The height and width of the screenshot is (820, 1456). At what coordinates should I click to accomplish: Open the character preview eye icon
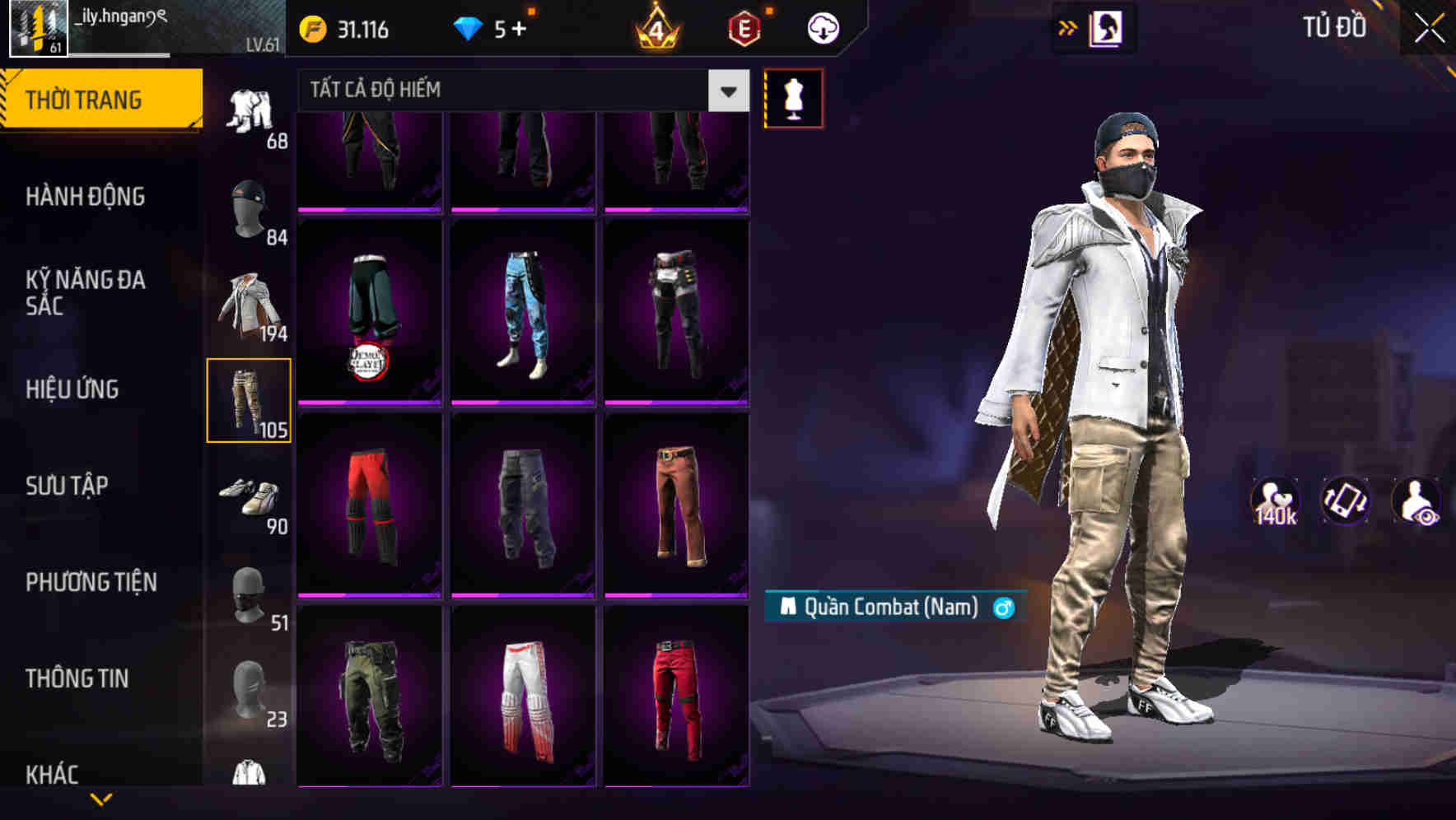coord(1415,503)
